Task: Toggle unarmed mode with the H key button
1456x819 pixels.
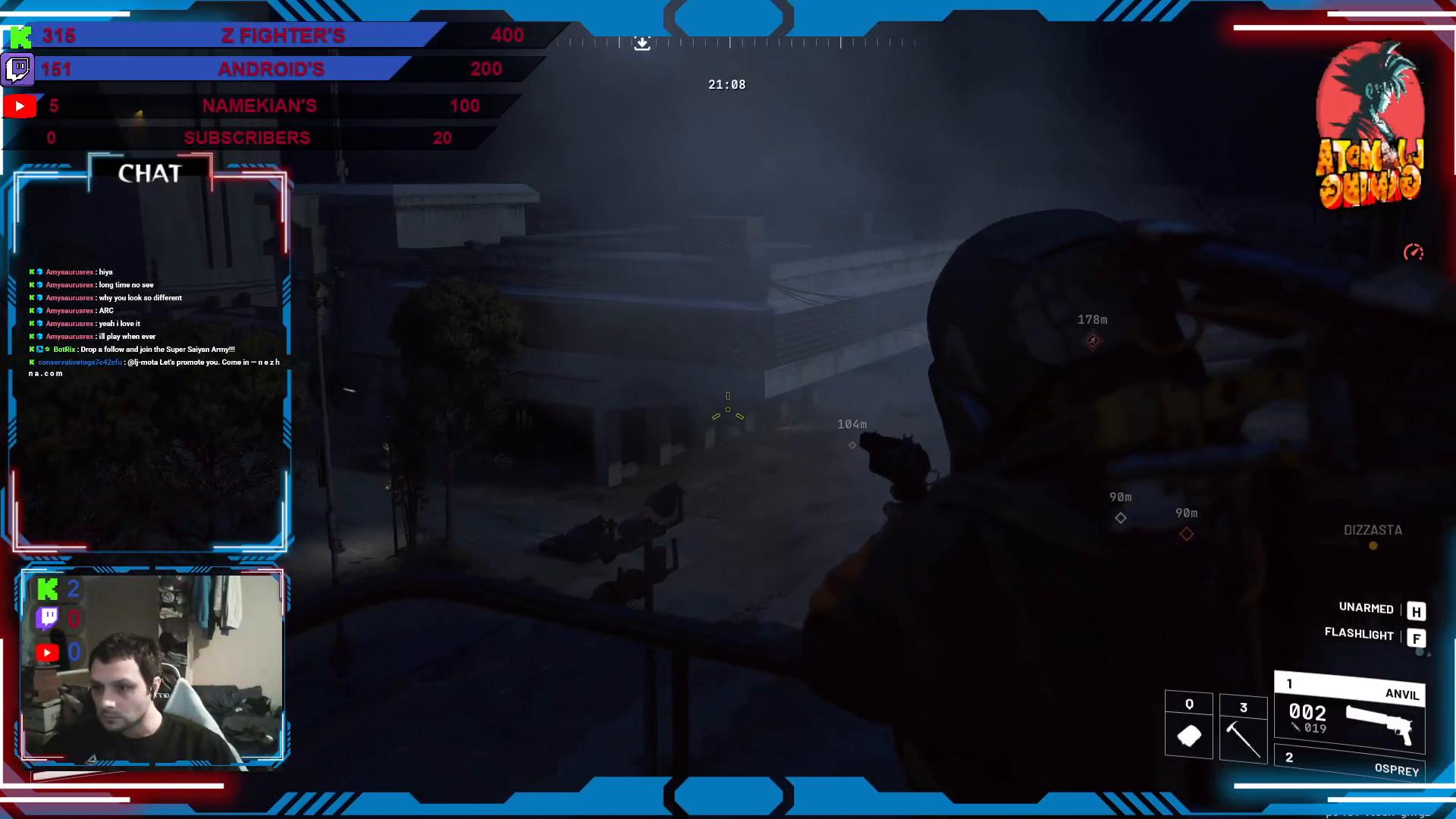Action: pos(1417,611)
